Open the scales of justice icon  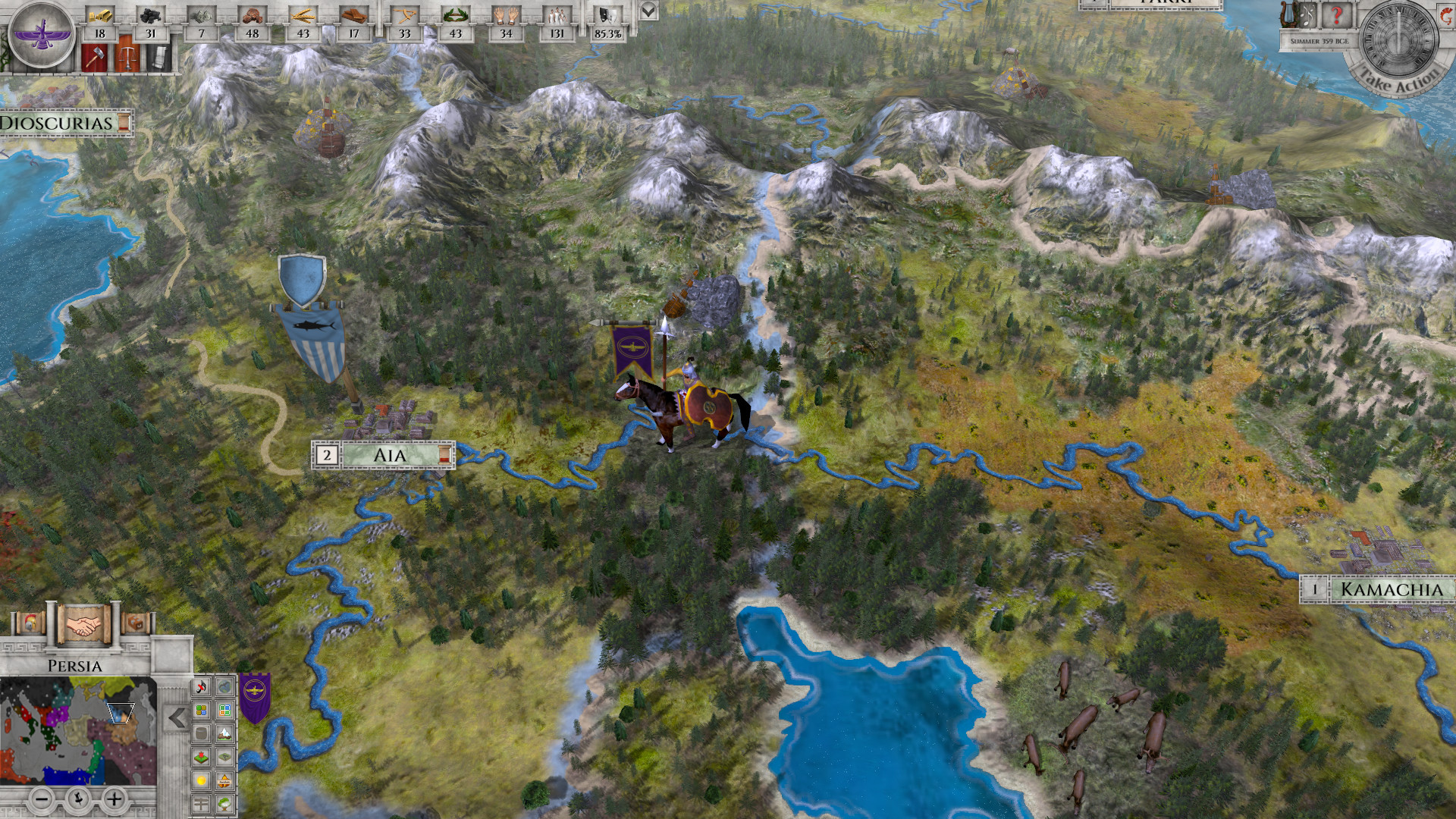point(128,58)
